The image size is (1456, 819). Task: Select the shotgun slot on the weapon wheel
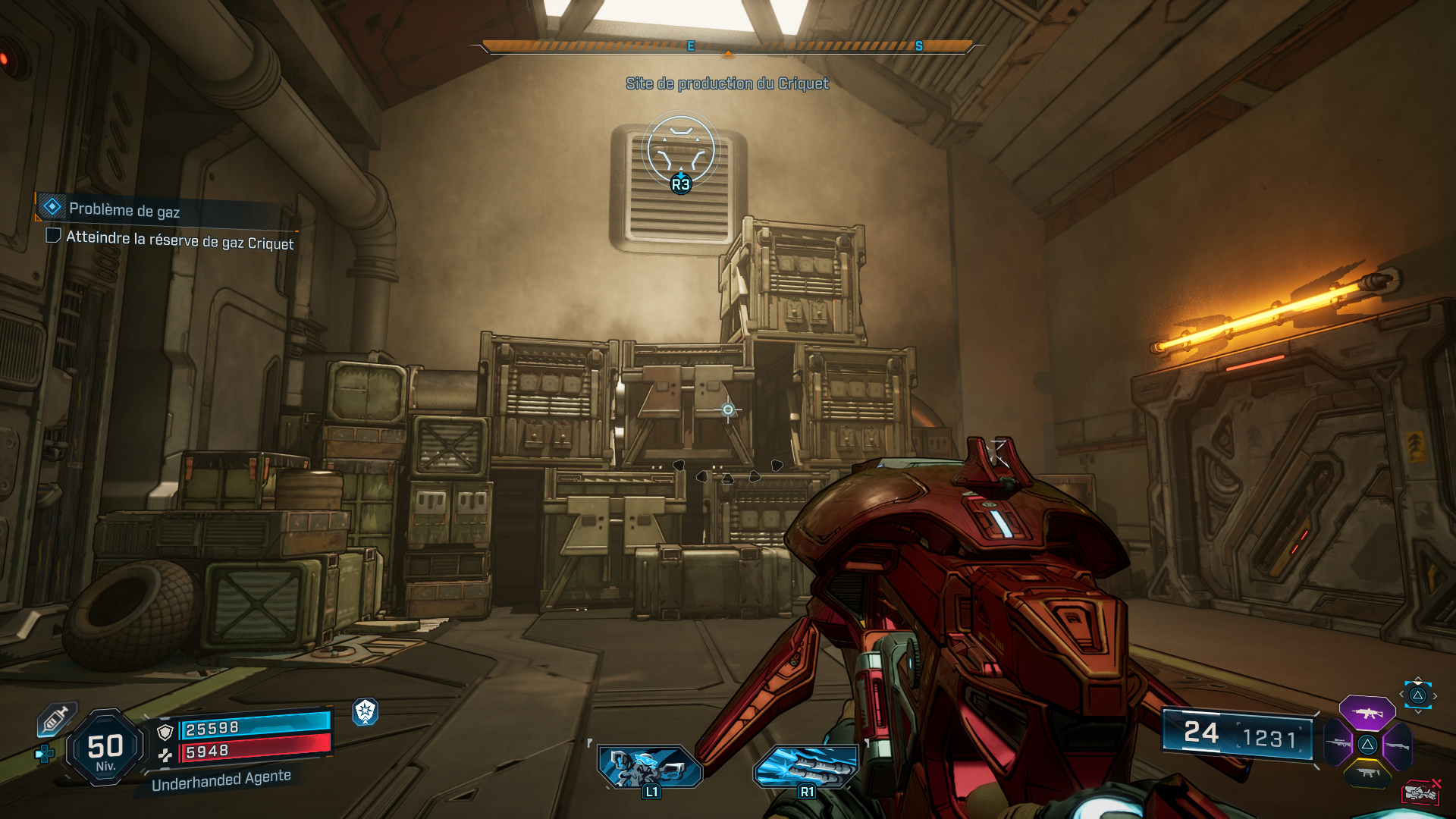pyautogui.click(x=1398, y=745)
